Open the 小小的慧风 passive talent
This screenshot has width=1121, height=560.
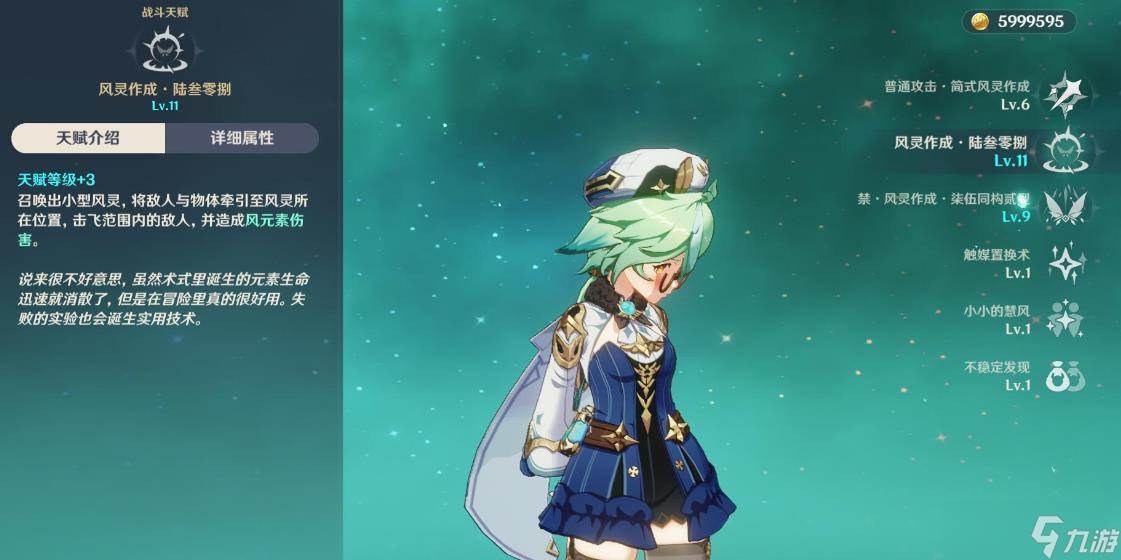pyautogui.click(x=1066, y=319)
